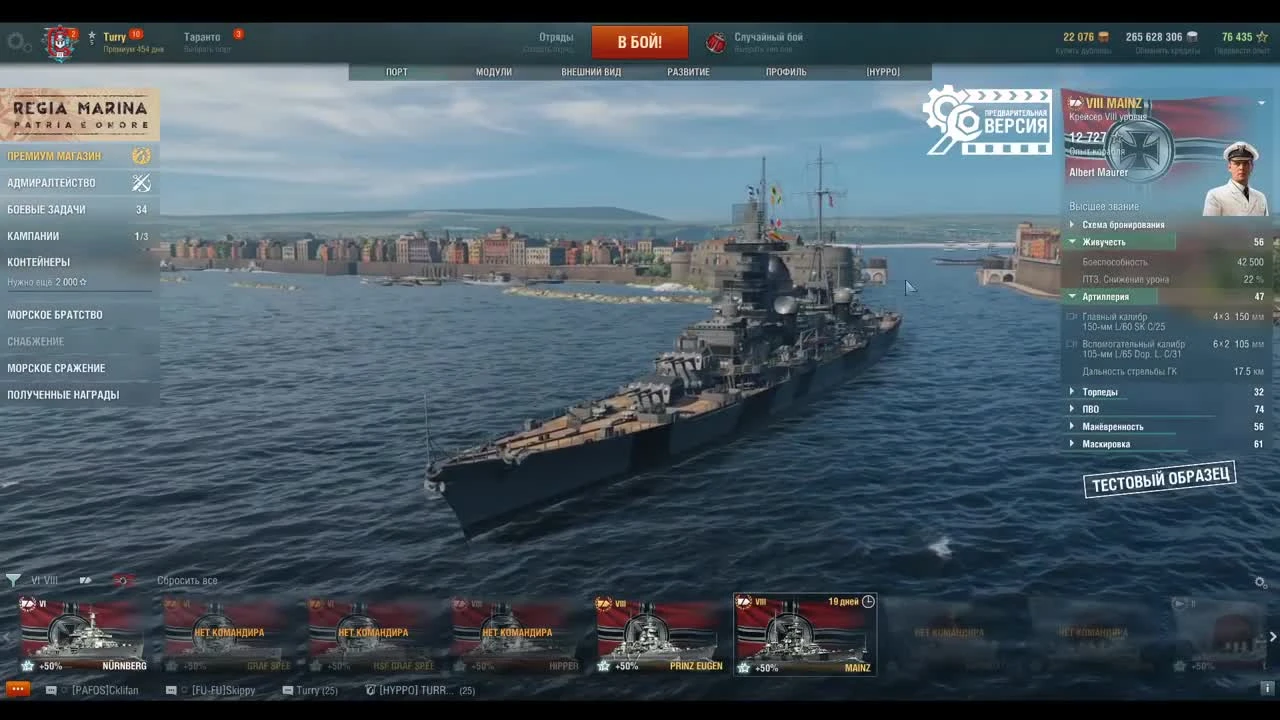Click Сбросить все to reset carousel filters
This screenshot has width=1280, height=720.
point(186,580)
